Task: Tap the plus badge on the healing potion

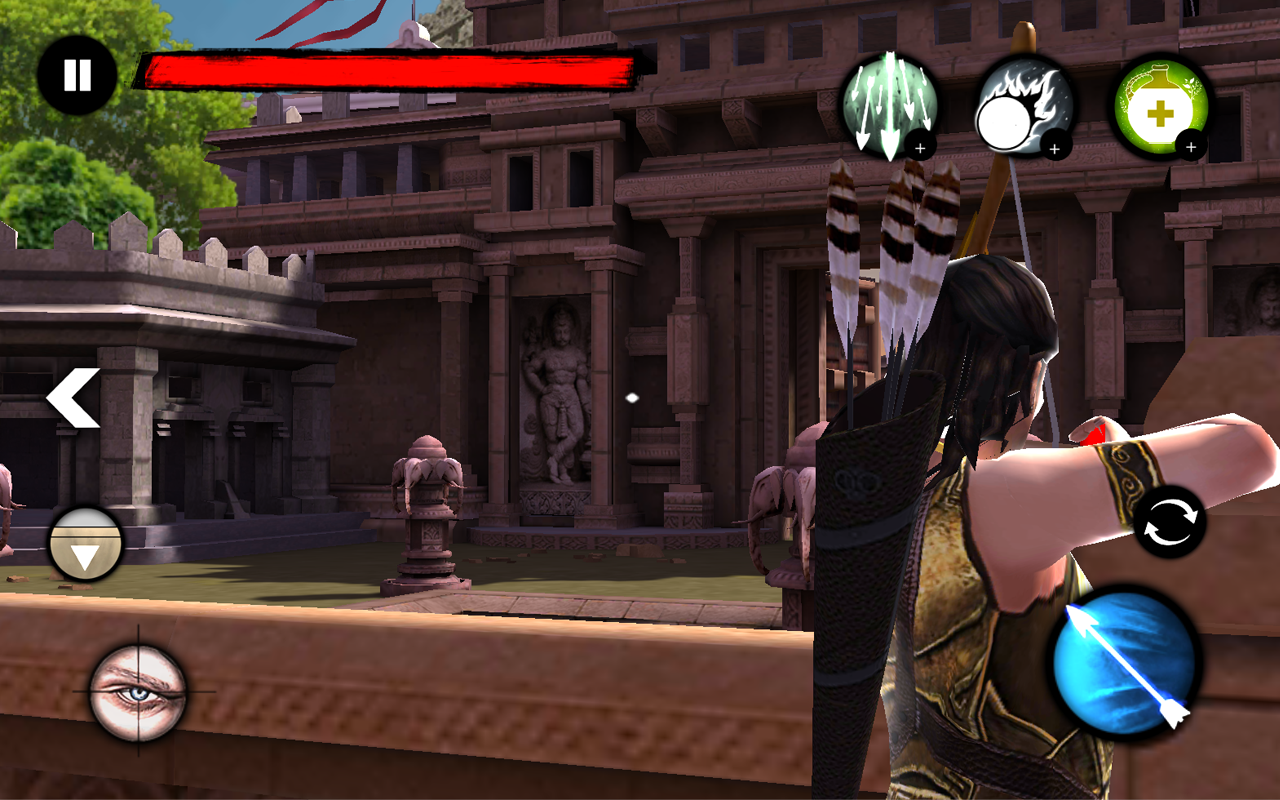Action: coord(1192,148)
